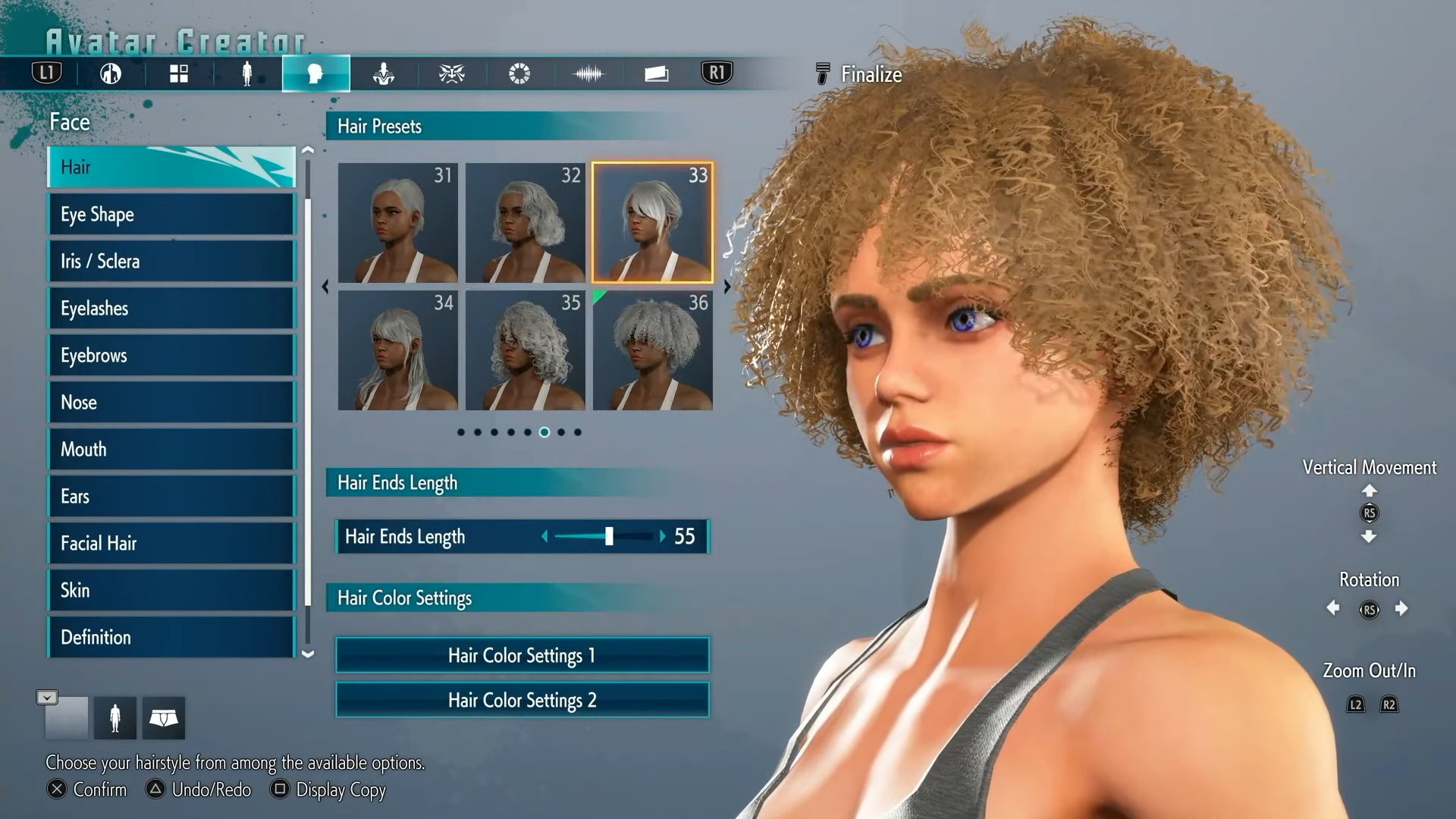Choose the Eyelashes category
Image resolution: width=1456 pixels, height=819 pixels.
coord(171,309)
